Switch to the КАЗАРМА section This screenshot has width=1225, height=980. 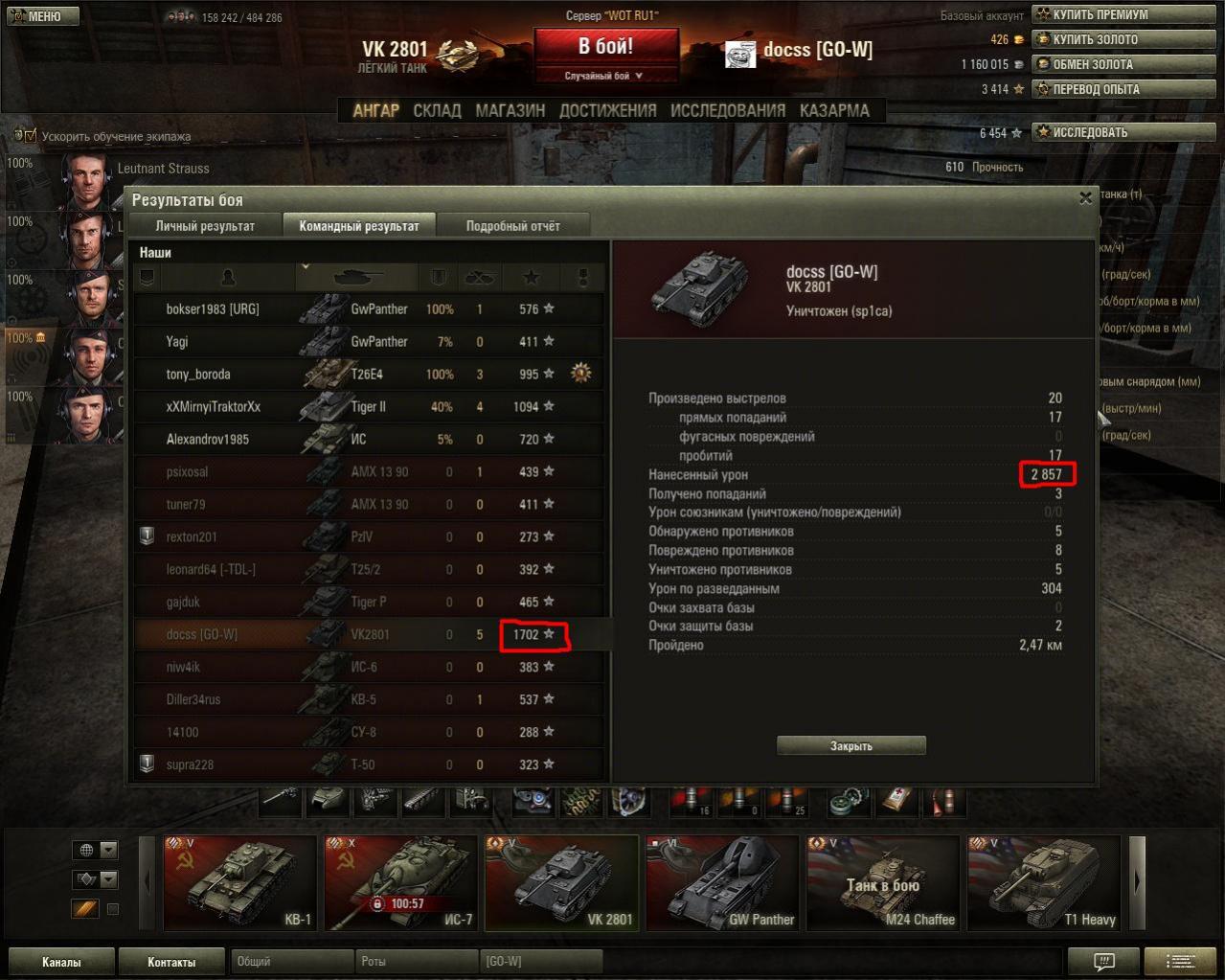tap(834, 110)
